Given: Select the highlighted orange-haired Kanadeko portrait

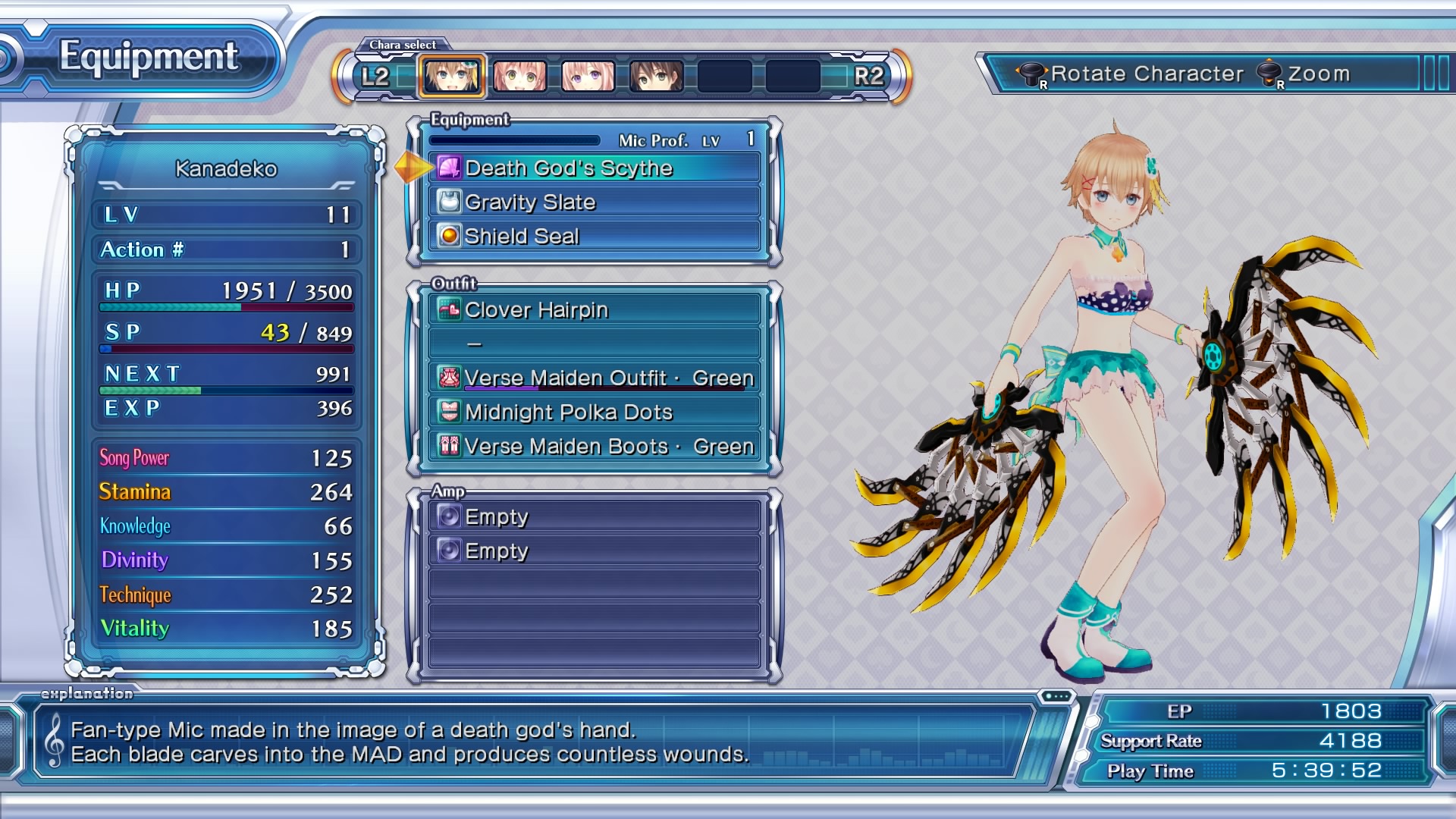Looking at the screenshot, I should click(452, 77).
